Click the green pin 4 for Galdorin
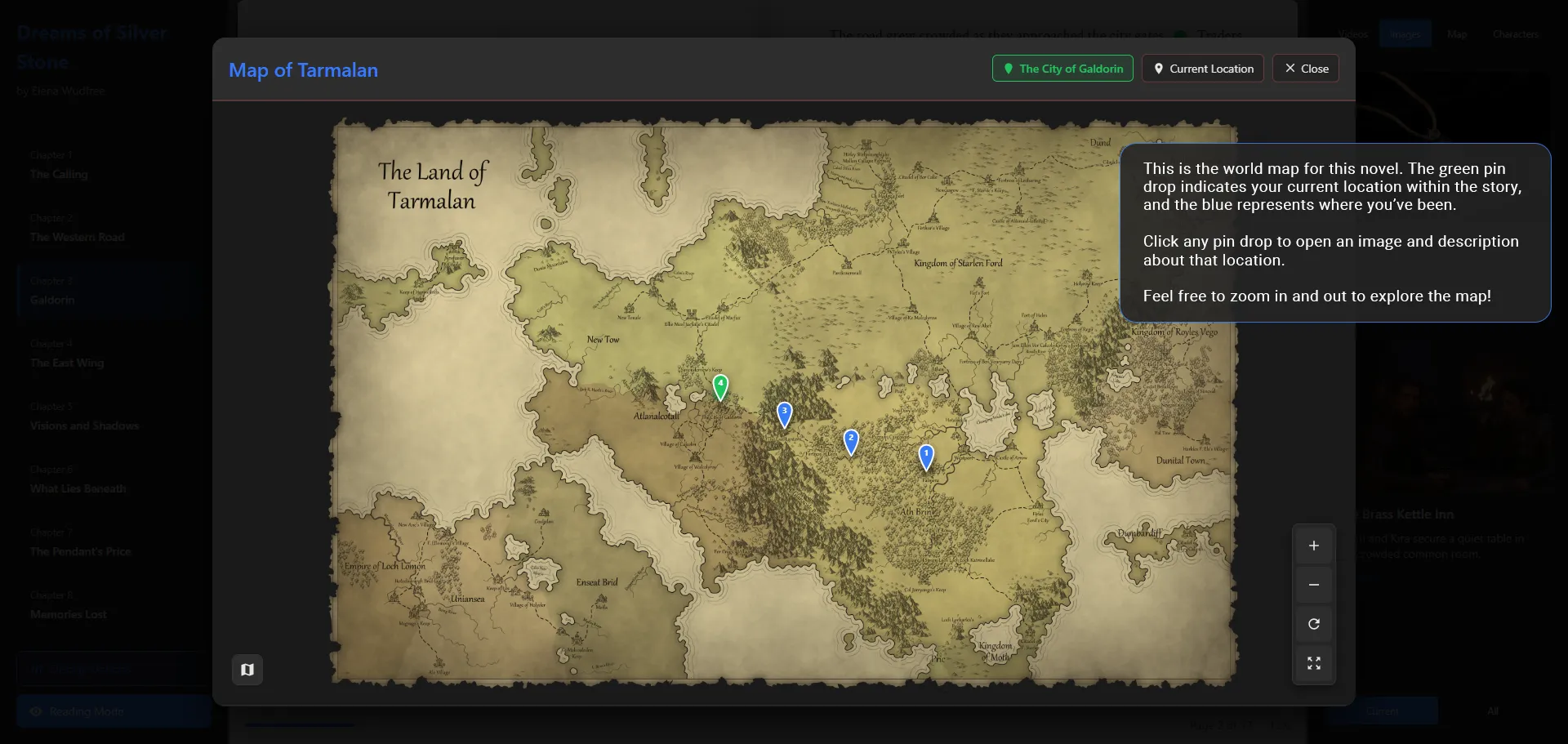Viewport: 1568px width, 744px height. click(719, 384)
